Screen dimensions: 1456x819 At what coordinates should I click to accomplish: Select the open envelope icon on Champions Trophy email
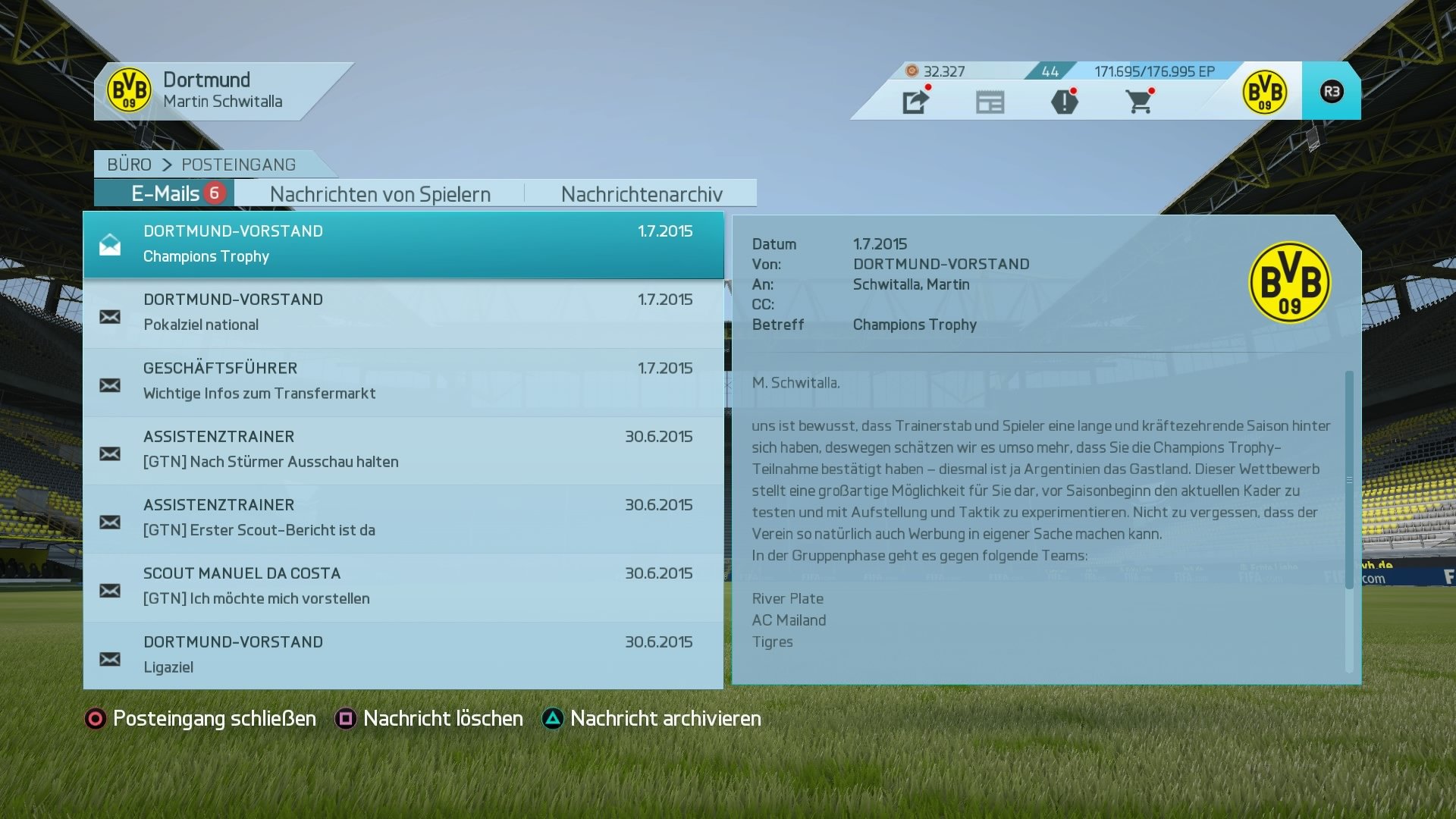click(x=111, y=243)
